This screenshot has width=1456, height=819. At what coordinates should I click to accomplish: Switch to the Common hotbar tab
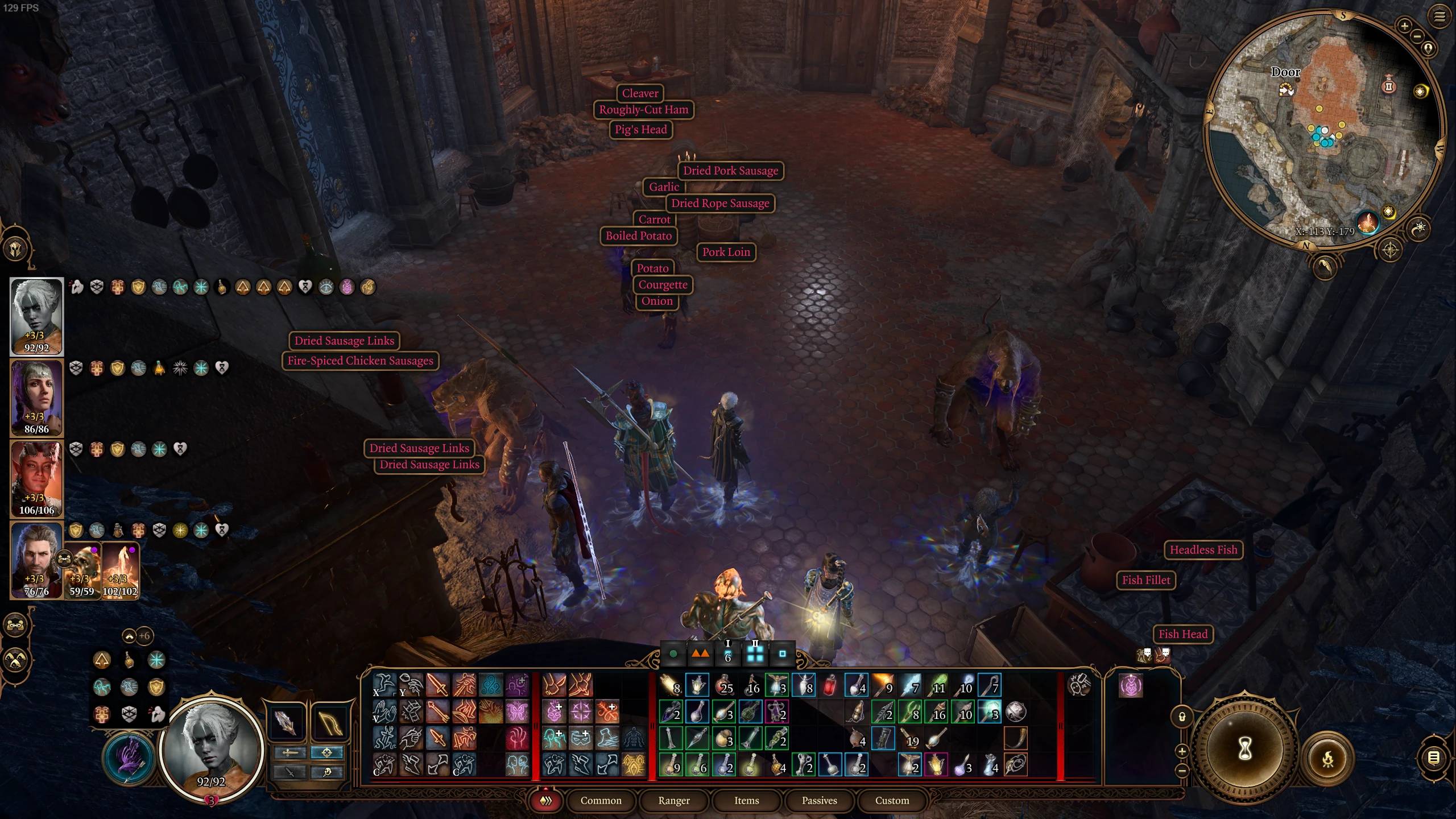point(601,800)
